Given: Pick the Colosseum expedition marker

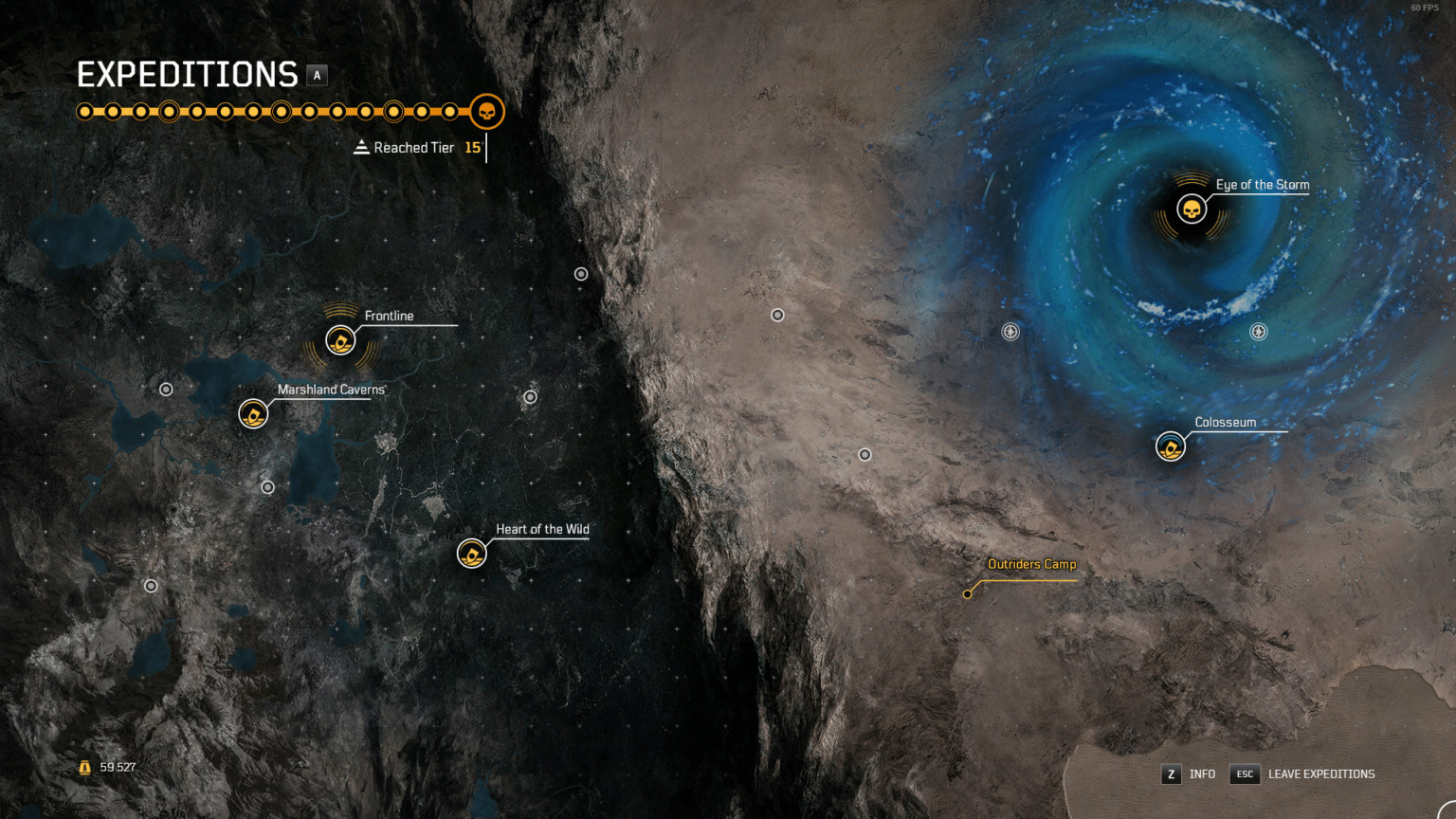Looking at the screenshot, I should coord(1171,446).
